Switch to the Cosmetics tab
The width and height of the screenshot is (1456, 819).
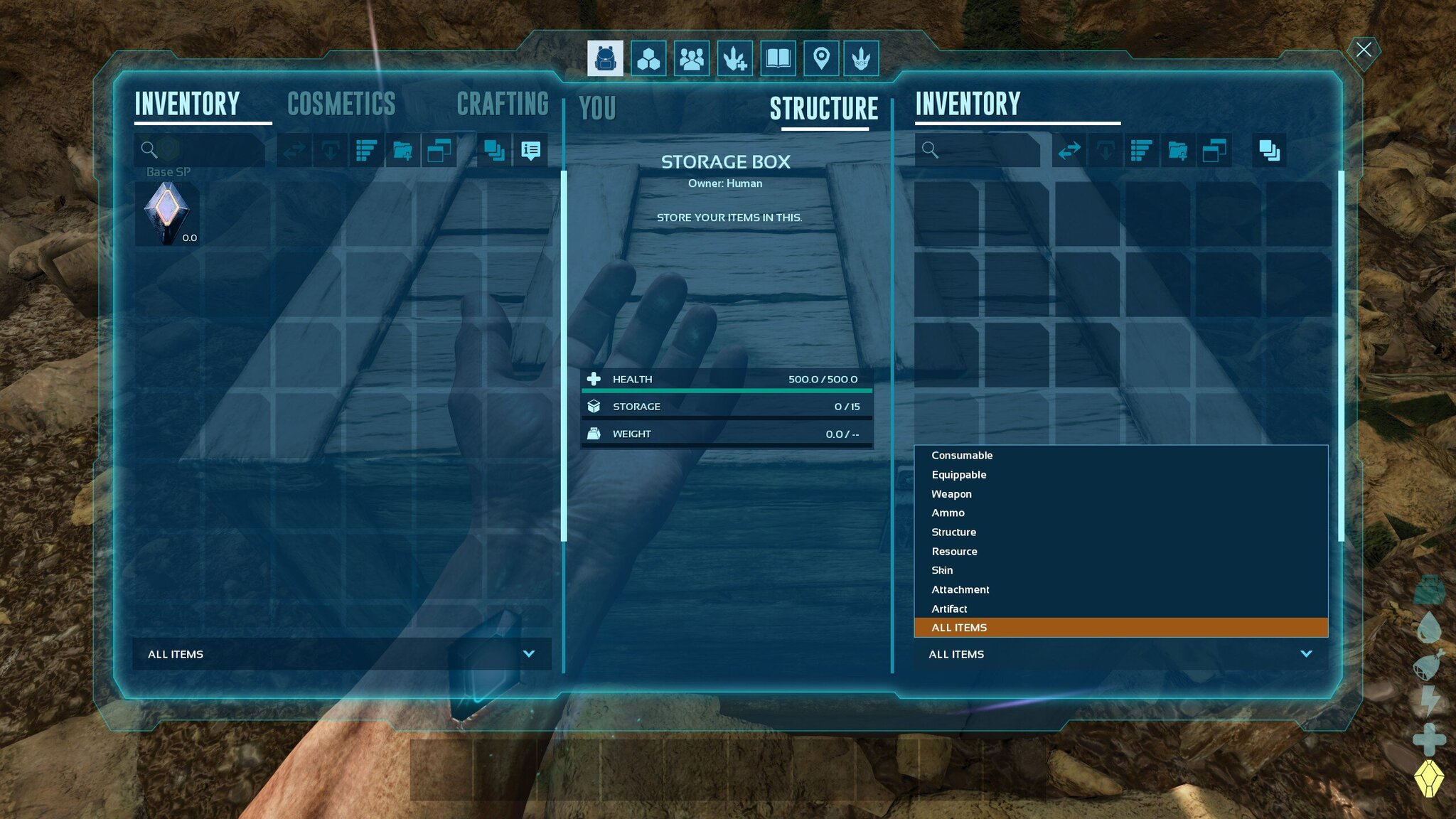[x=341, y=105]
